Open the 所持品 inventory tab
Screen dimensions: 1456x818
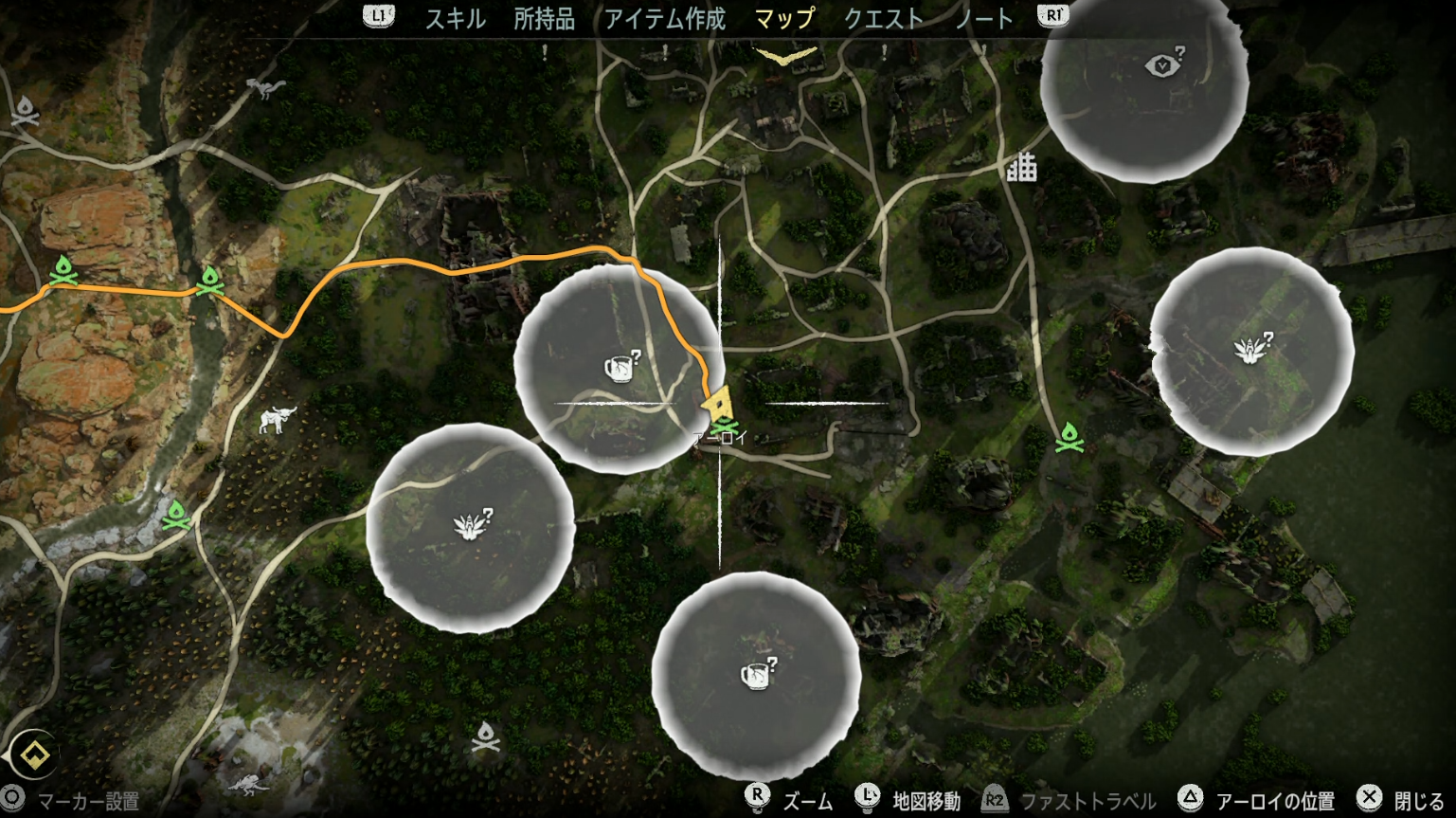click(x=544, y=19)
